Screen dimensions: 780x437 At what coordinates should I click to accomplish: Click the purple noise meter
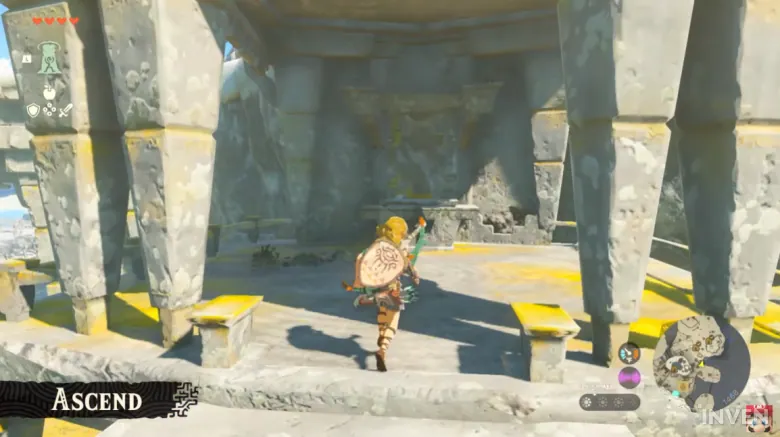click(x=629, y=377)
